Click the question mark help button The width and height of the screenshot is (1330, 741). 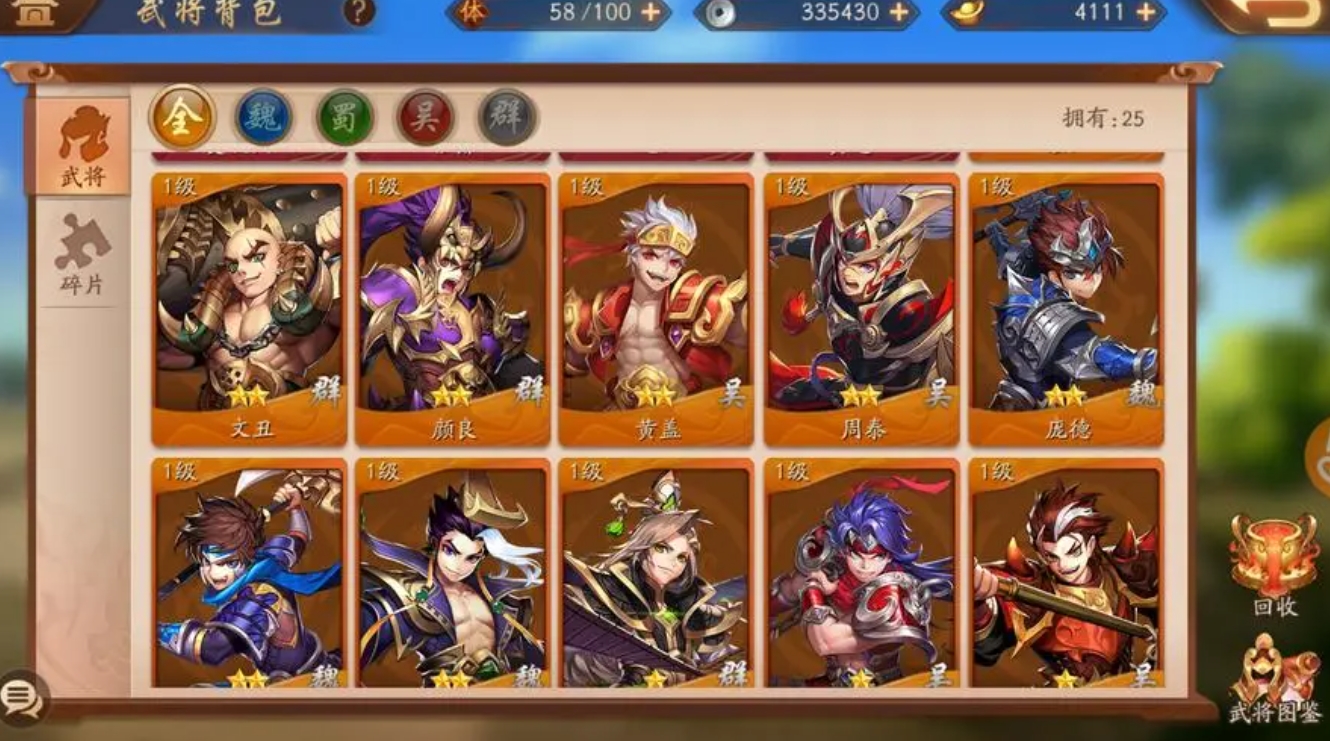pyautogui.click(x=359, y=12)
